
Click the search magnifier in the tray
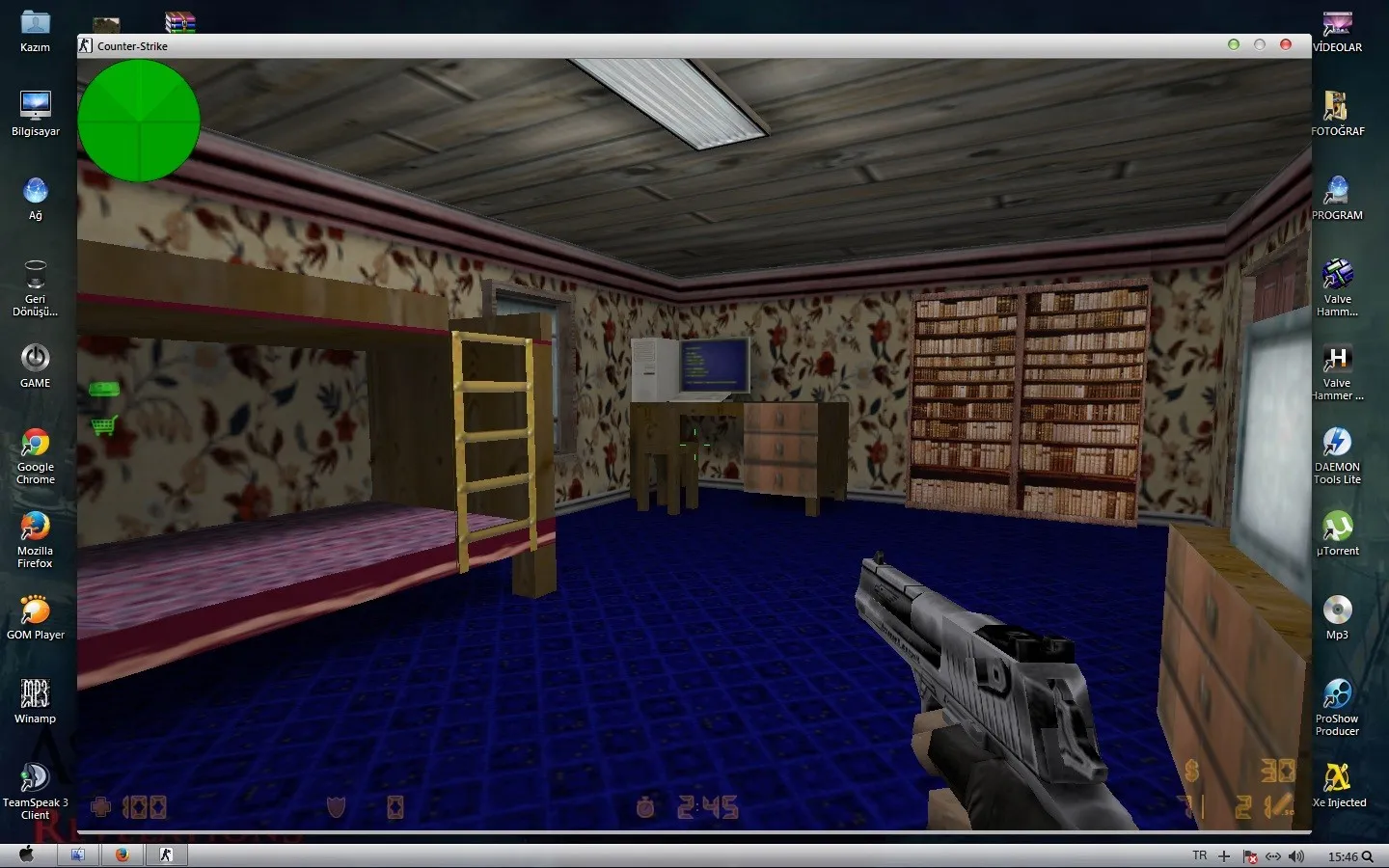(x=1369, y=855)
